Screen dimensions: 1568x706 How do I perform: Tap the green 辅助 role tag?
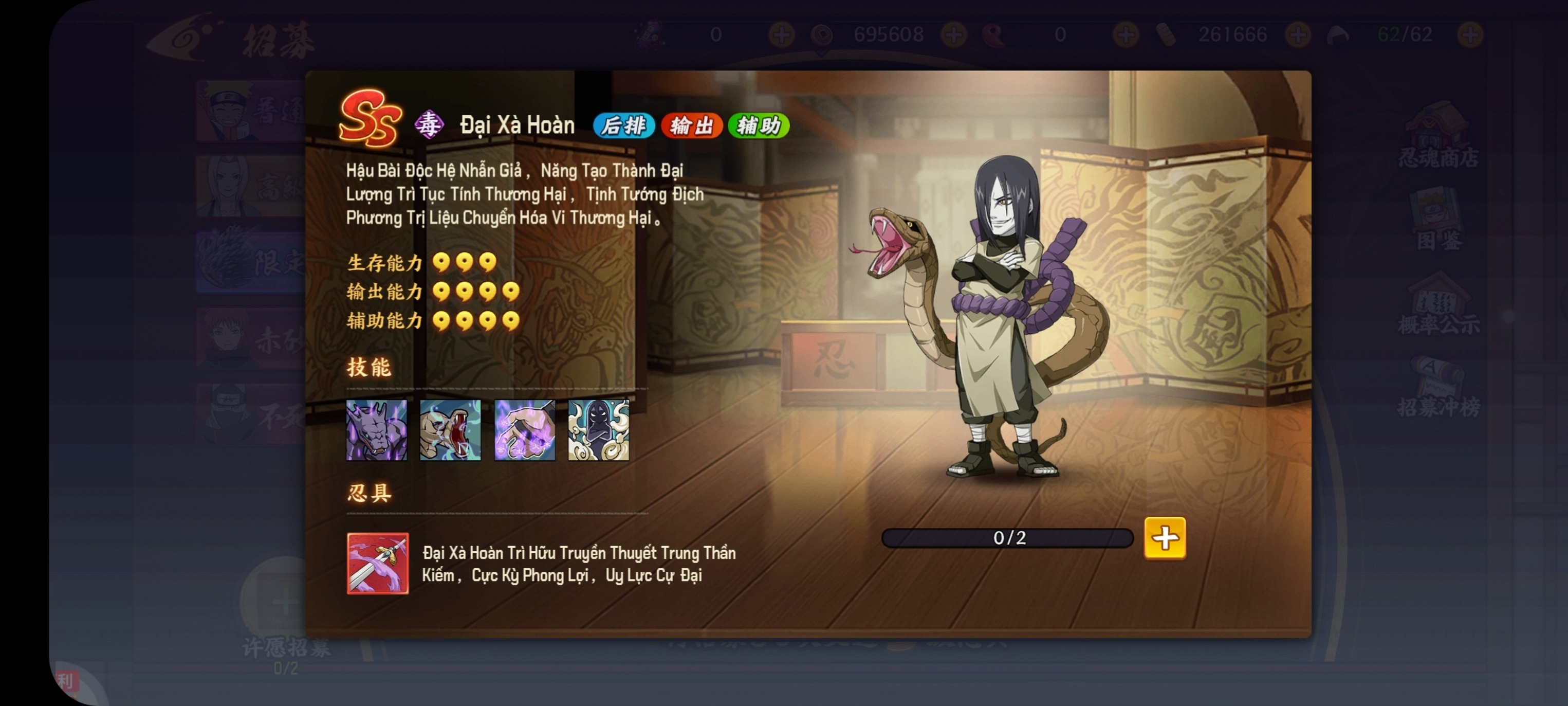759,125
